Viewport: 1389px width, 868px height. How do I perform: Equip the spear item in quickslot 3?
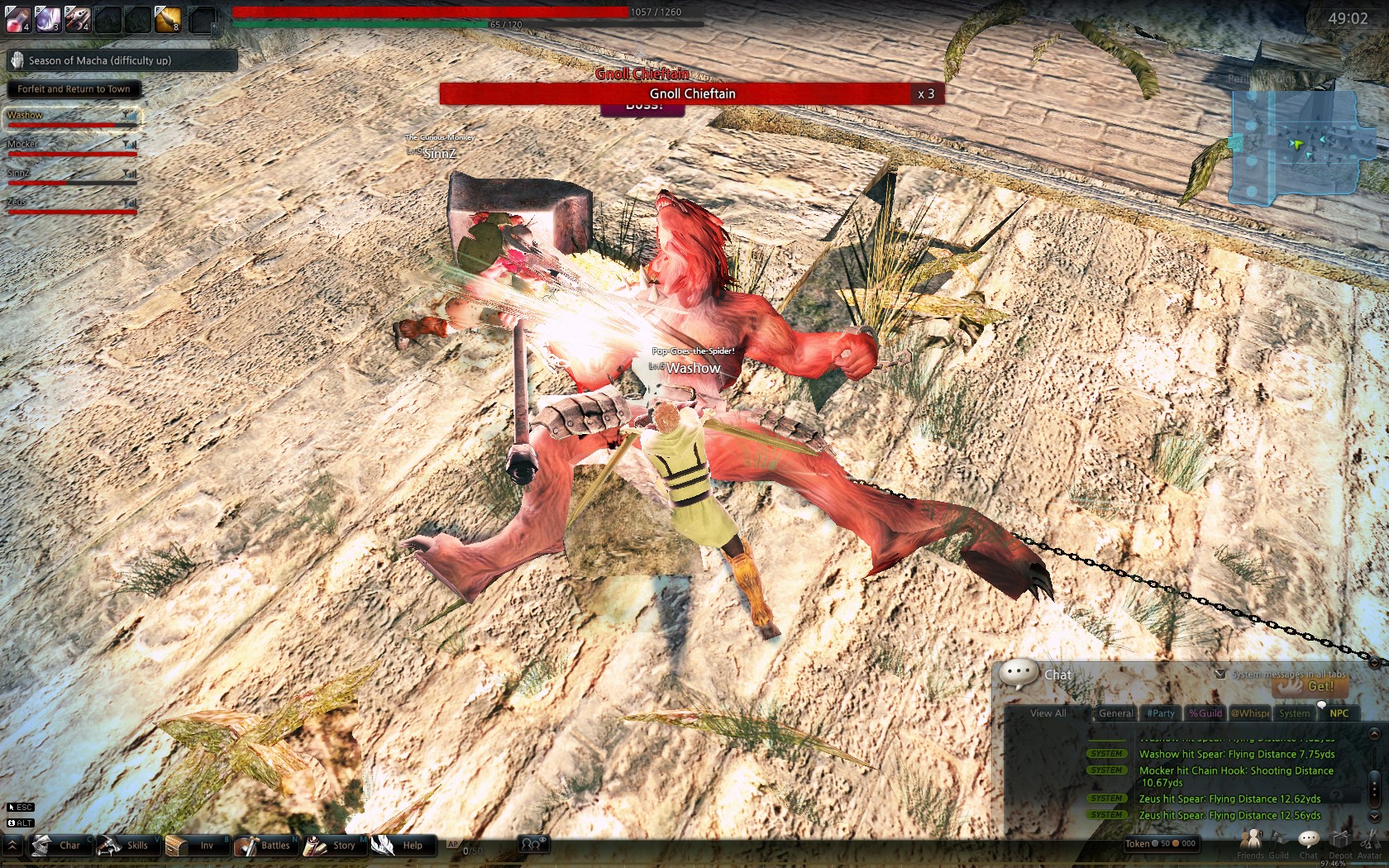[77, 18]
